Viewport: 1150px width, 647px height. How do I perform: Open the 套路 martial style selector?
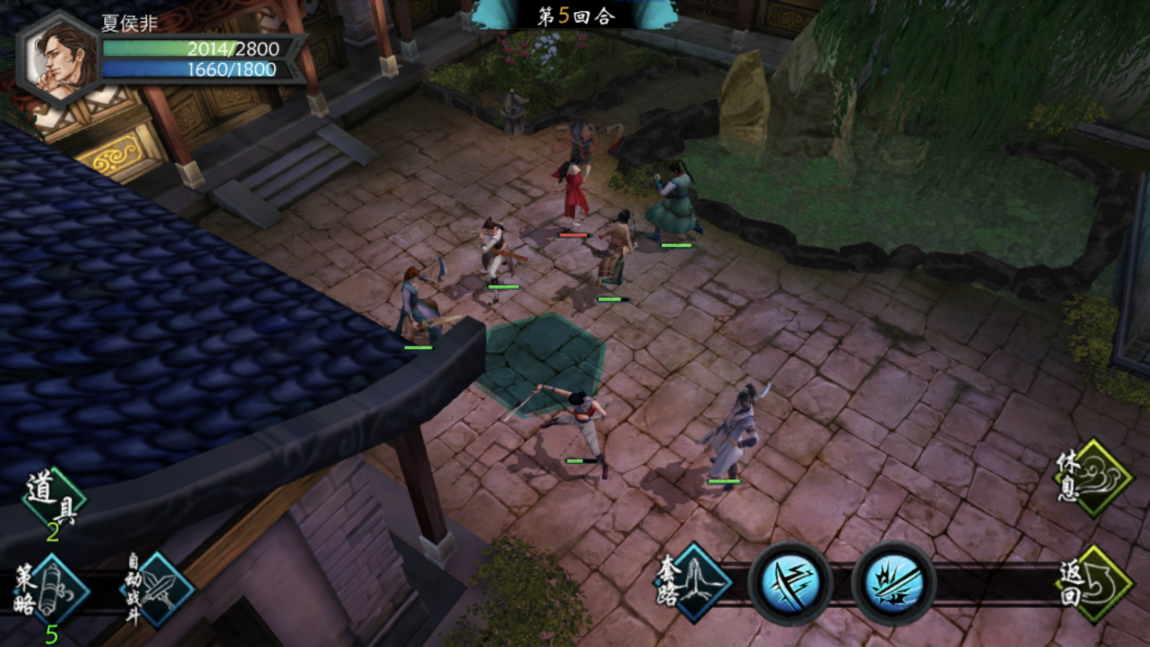pyautogui.click(x=694, y=582)
